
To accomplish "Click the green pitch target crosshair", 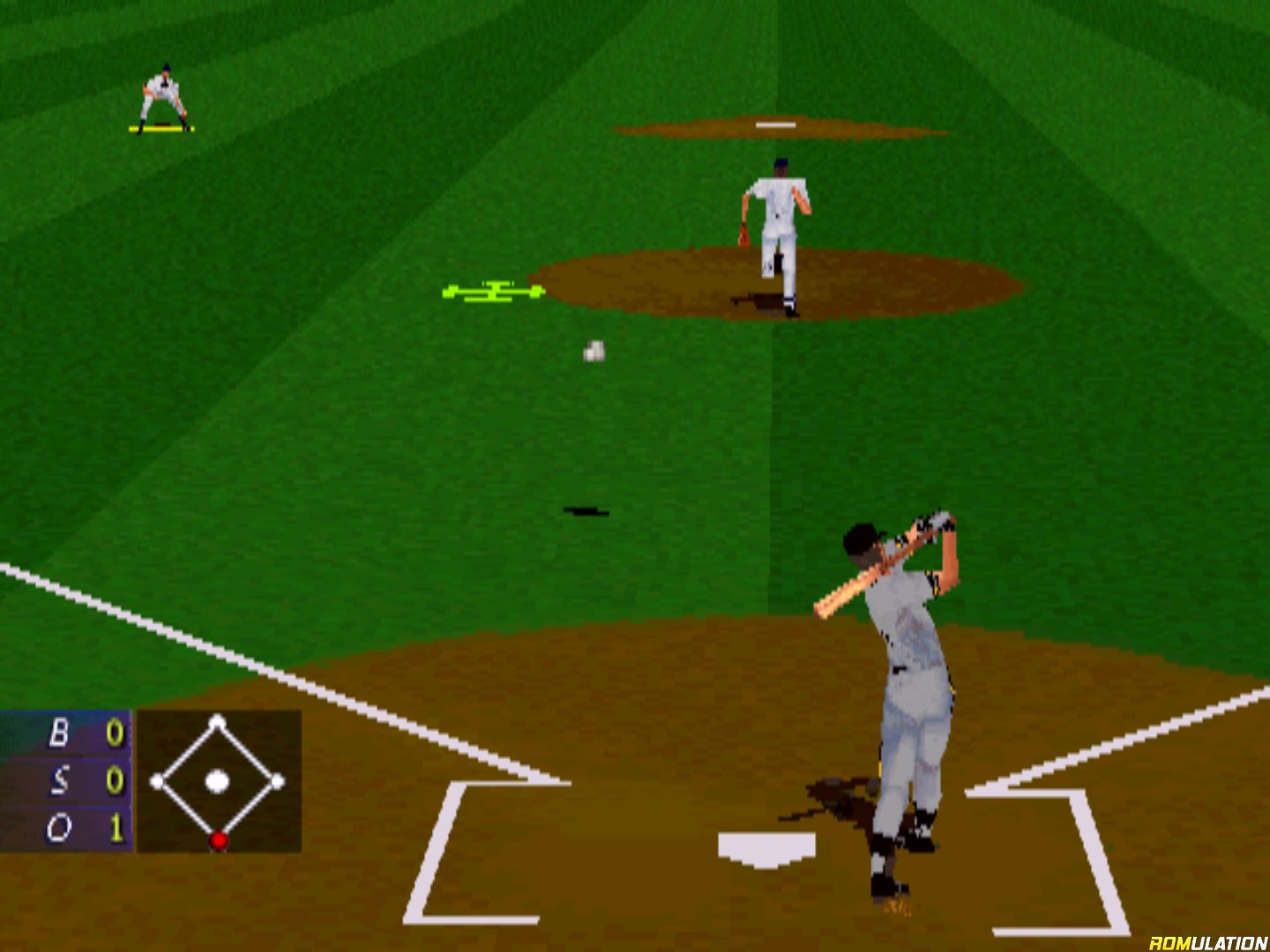I will [x=495, y=291].
